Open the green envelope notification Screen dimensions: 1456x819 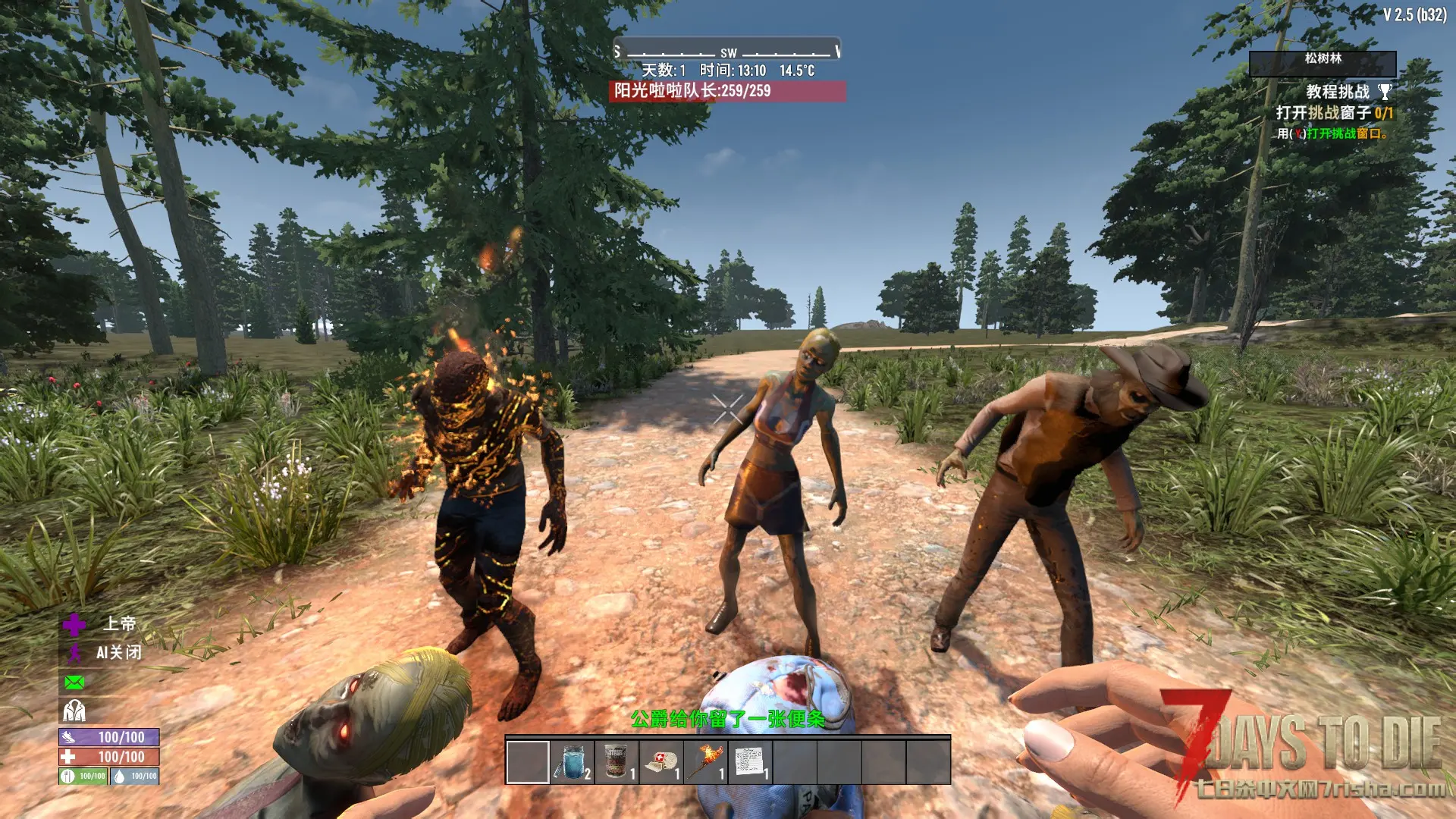74,682
